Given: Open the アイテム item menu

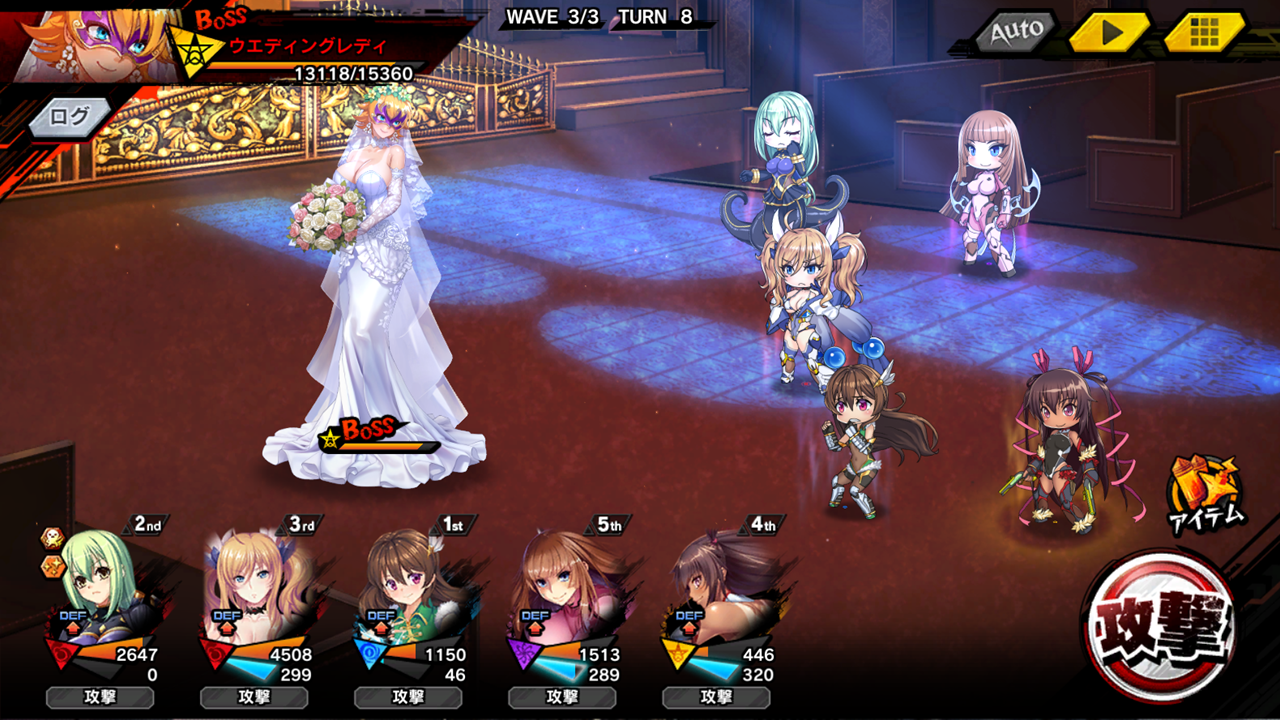Looking at the screenshot, I should [x=1206, y=493].
